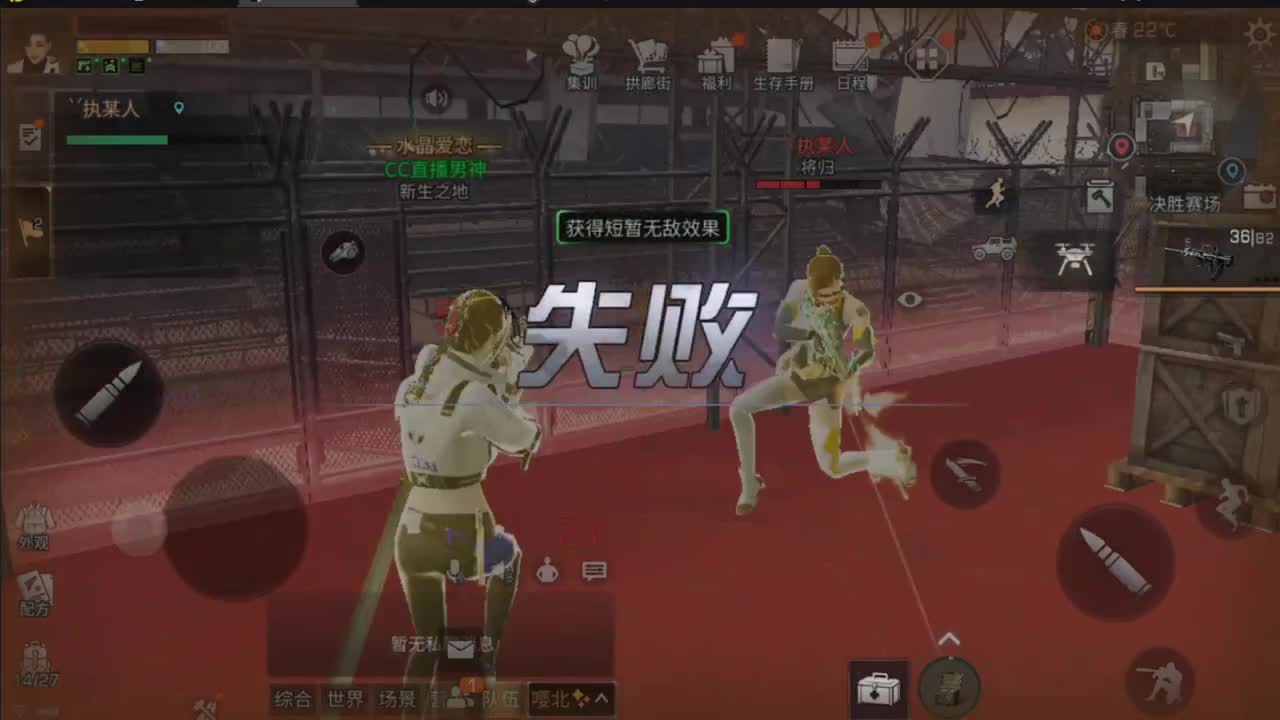Mute the microphone icon above the chat
Image resolution: width=1280 pixels, height=720 pixels.
coord(455,572)
